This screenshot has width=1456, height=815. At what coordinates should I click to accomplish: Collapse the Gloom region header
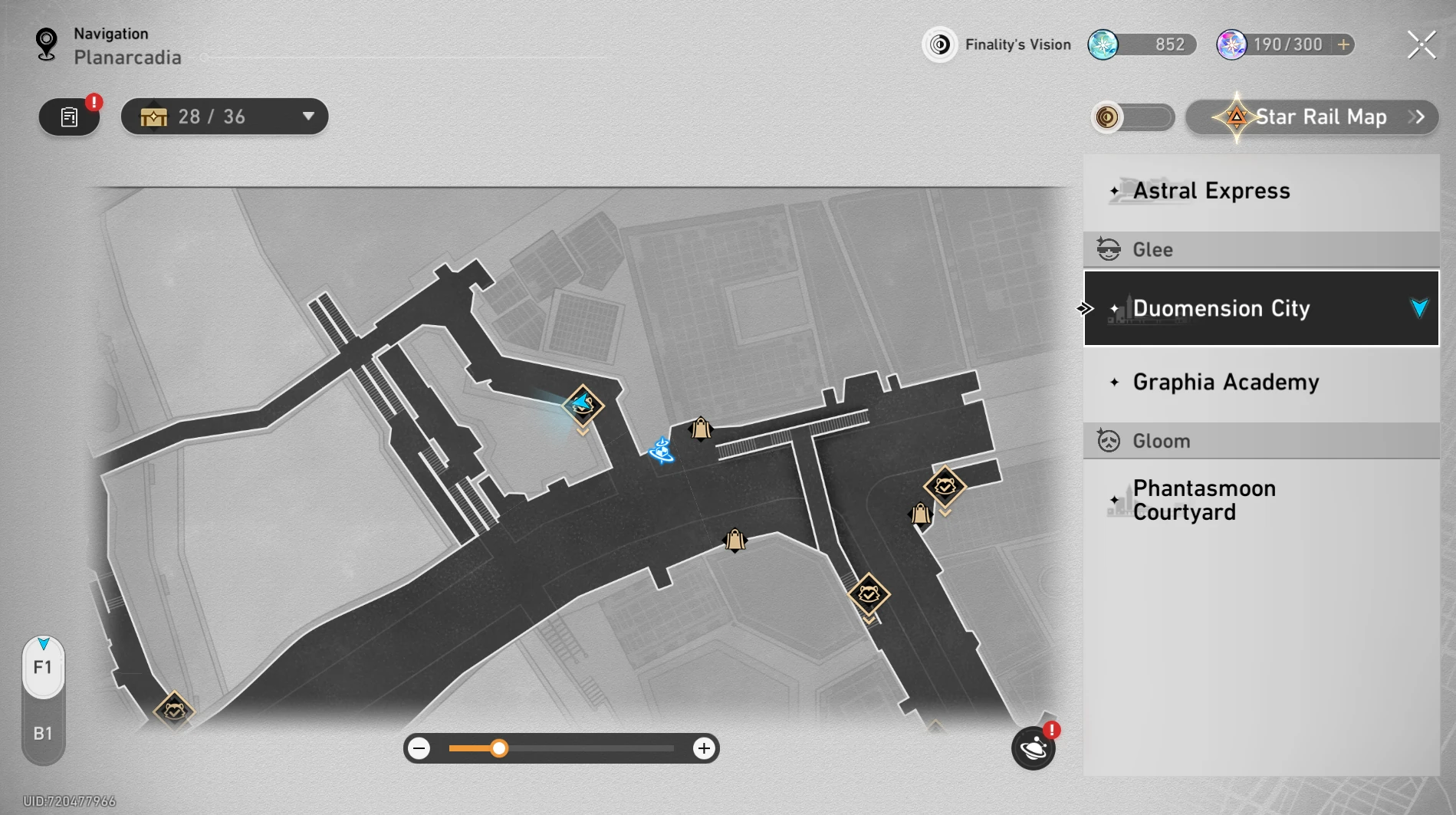(1260, 441)
